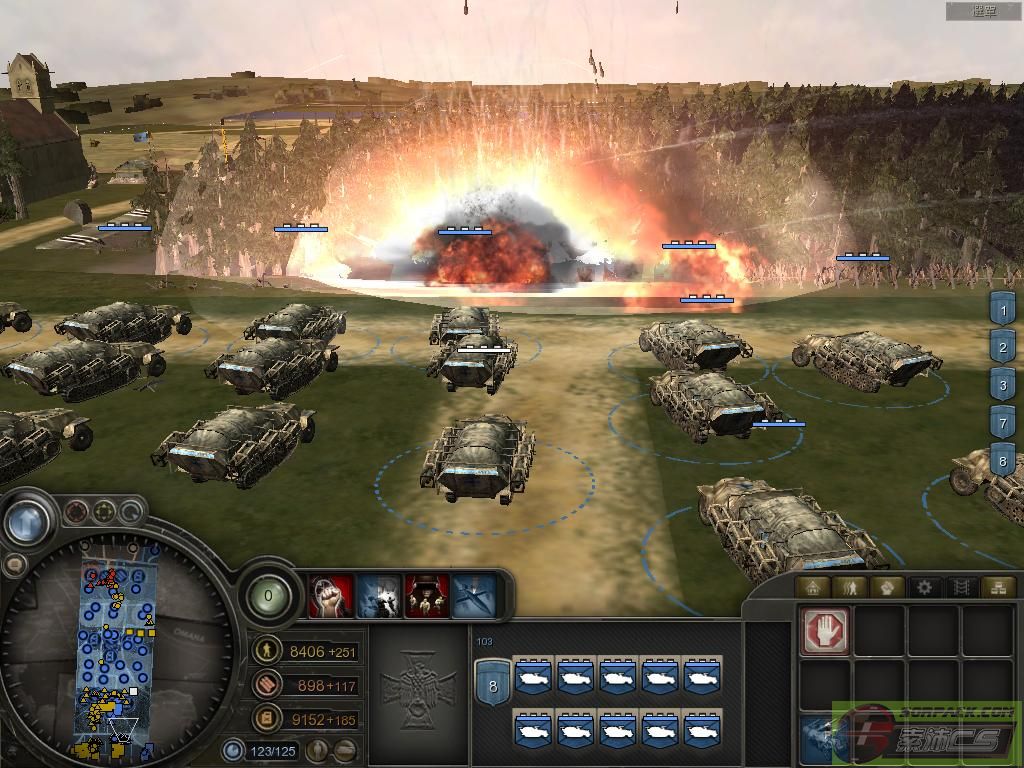Switch to the gear cog tab
The width and height of the screenshot is (1024, 768).
[x=925, y=587]
